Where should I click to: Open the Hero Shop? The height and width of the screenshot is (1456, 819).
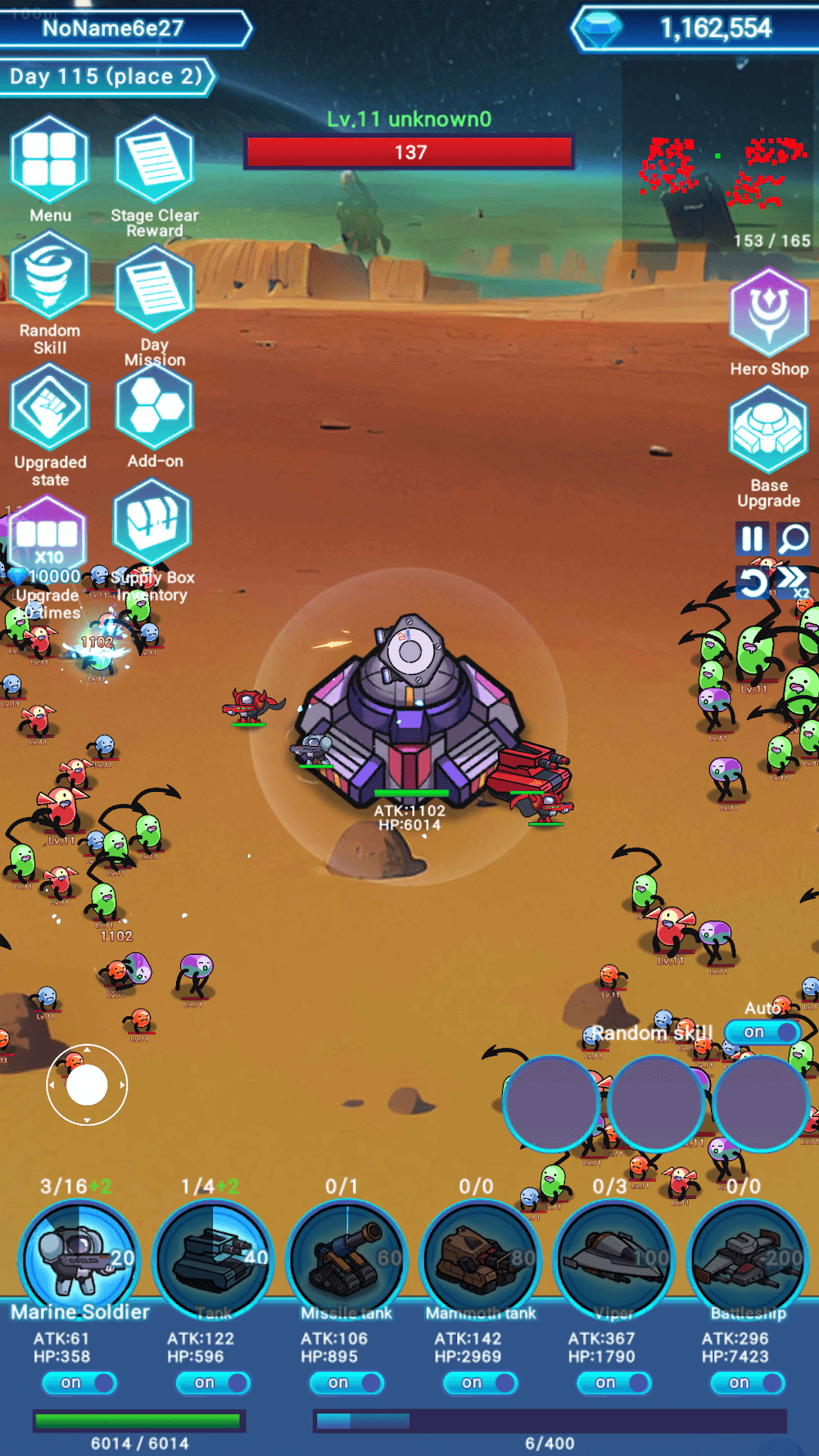click(x=769, y=312)
